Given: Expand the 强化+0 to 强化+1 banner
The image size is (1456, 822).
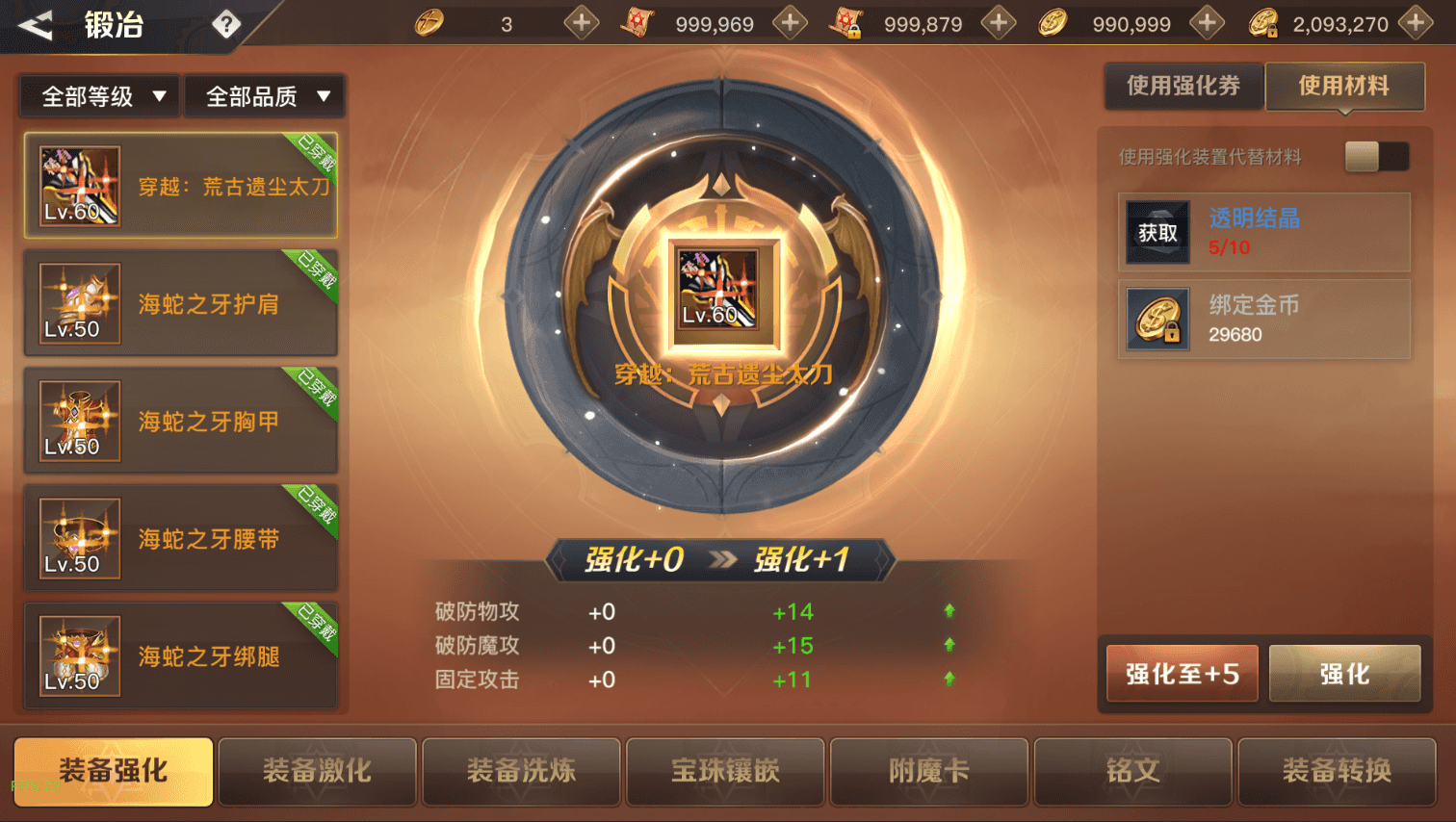Looking at the screenshot, I should point(722,561).
